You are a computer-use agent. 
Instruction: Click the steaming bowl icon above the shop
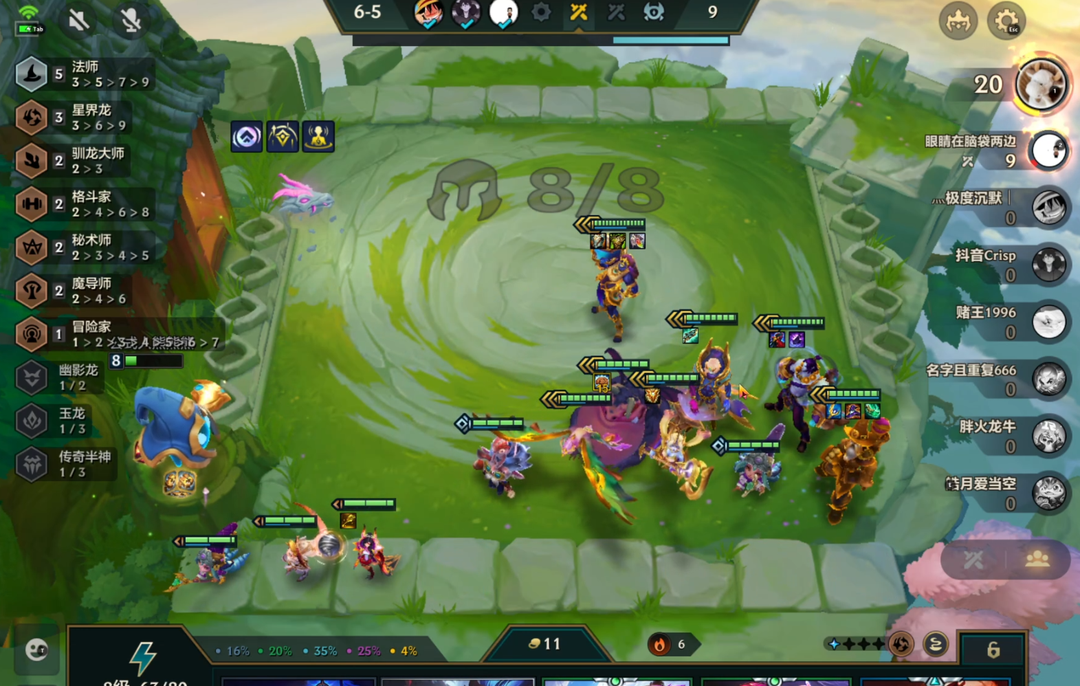[935, 644]
